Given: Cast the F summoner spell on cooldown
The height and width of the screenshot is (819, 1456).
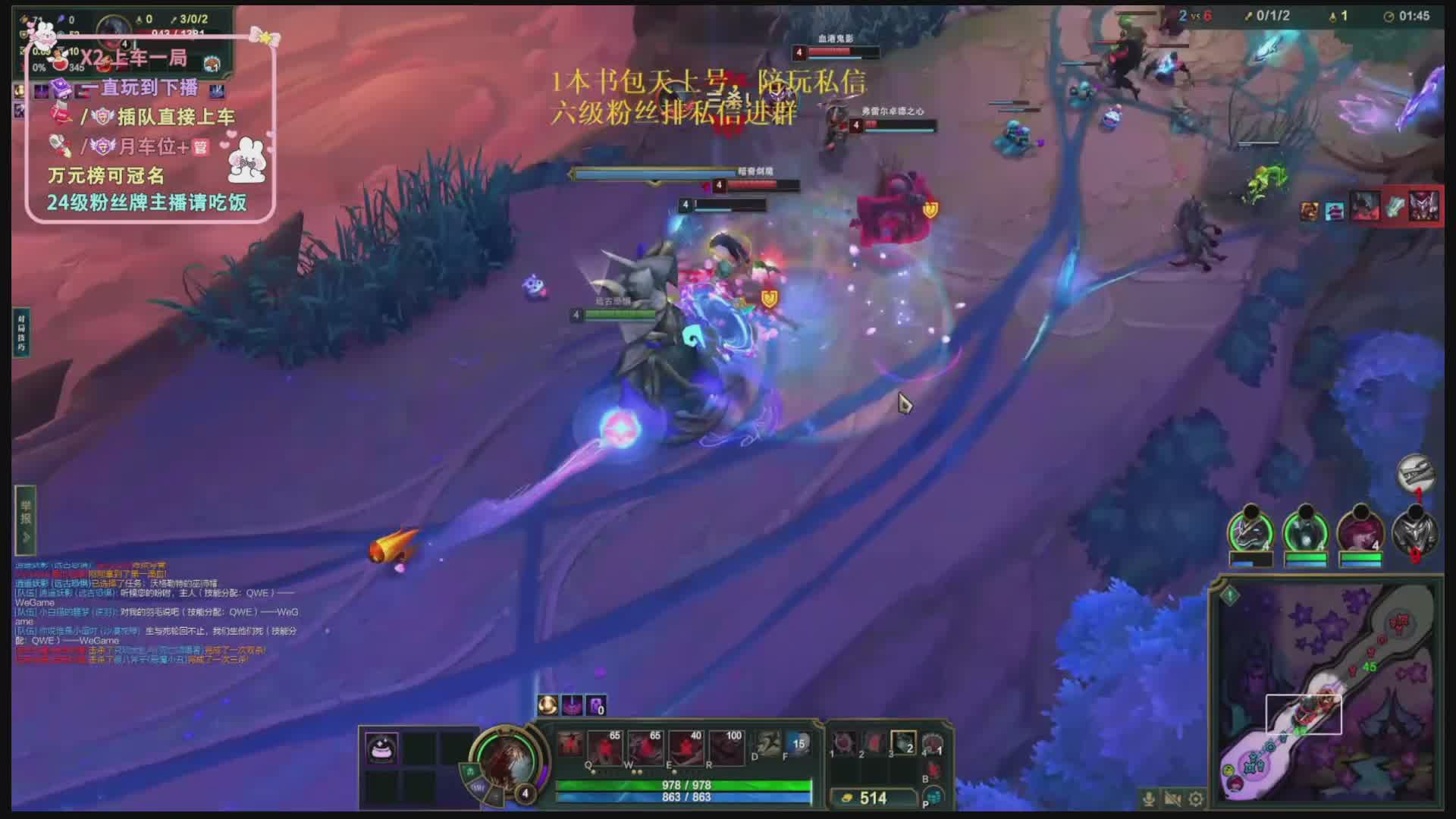Looking at the screenshot, I should (x=798, y=743).
